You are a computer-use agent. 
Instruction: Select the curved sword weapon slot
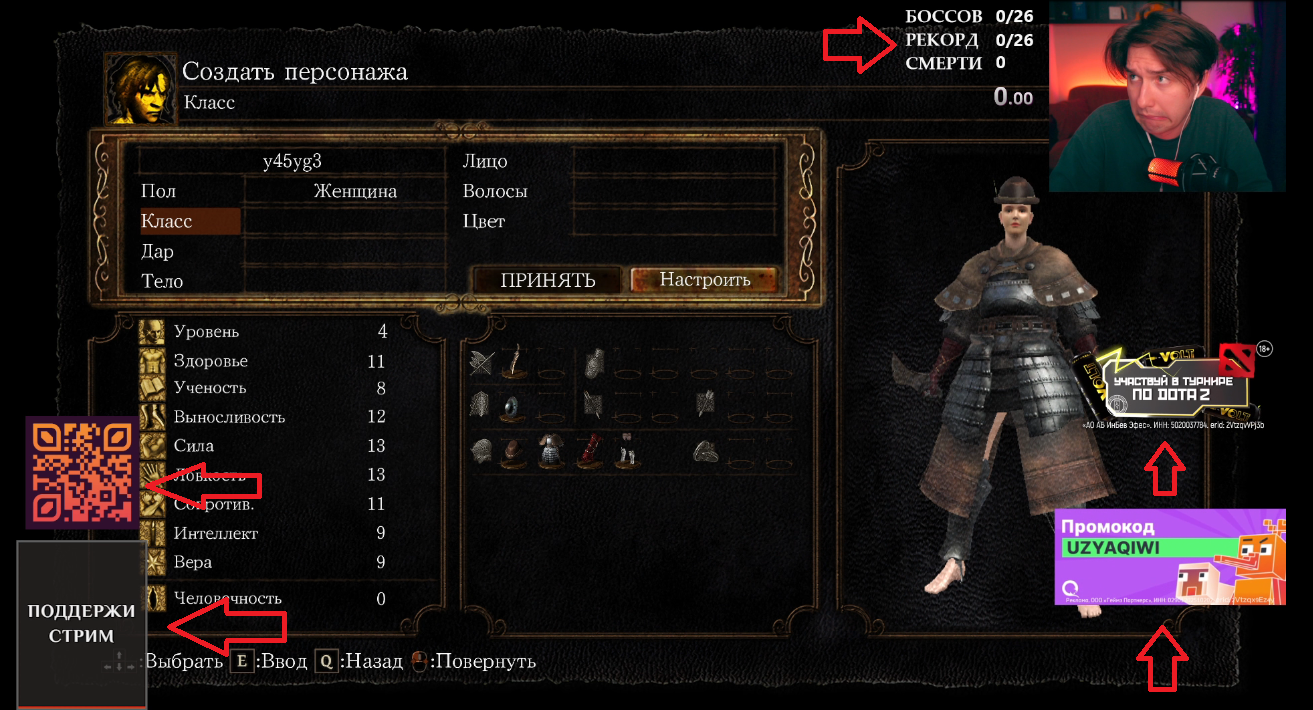click(x=516, y=364)
